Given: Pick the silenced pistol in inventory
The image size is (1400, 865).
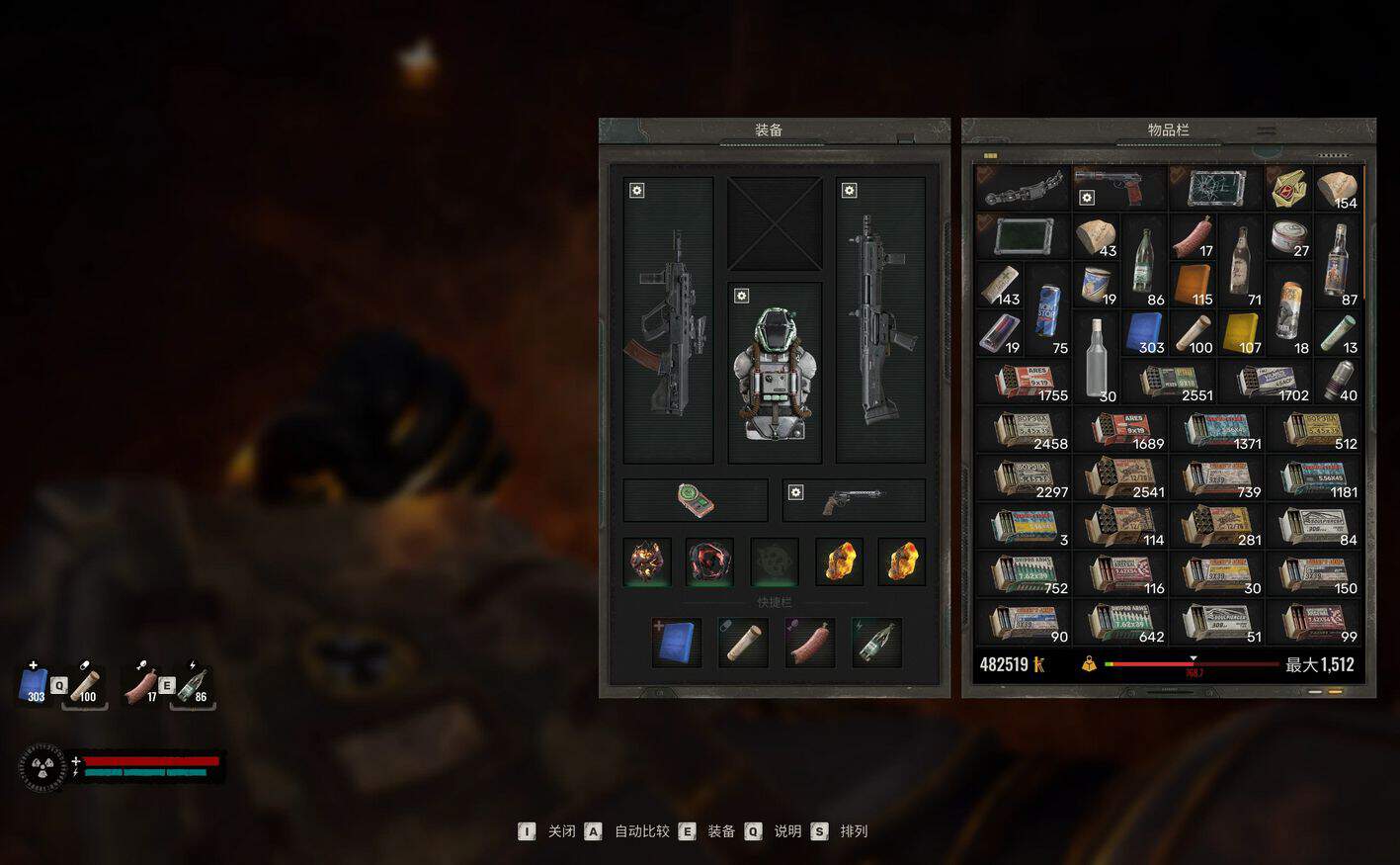Looking at the screenshot, I should 1117,187.
